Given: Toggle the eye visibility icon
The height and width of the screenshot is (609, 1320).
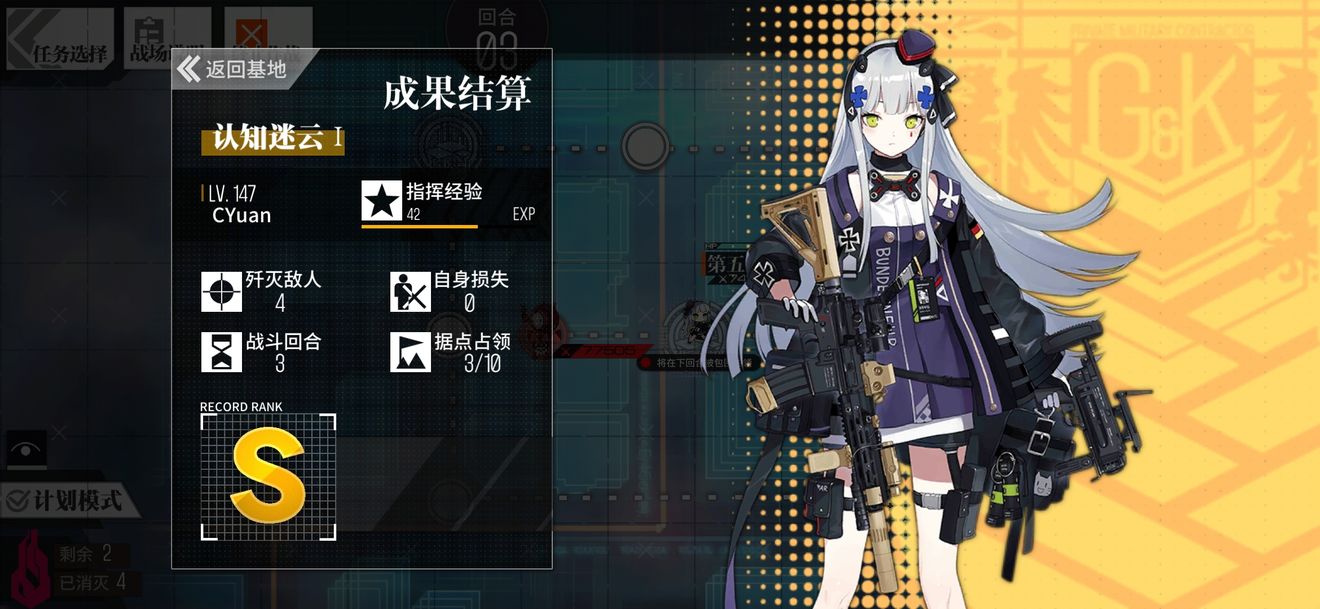Looking at the screenshot, I should pyautogui.click(x=26, y=450).
